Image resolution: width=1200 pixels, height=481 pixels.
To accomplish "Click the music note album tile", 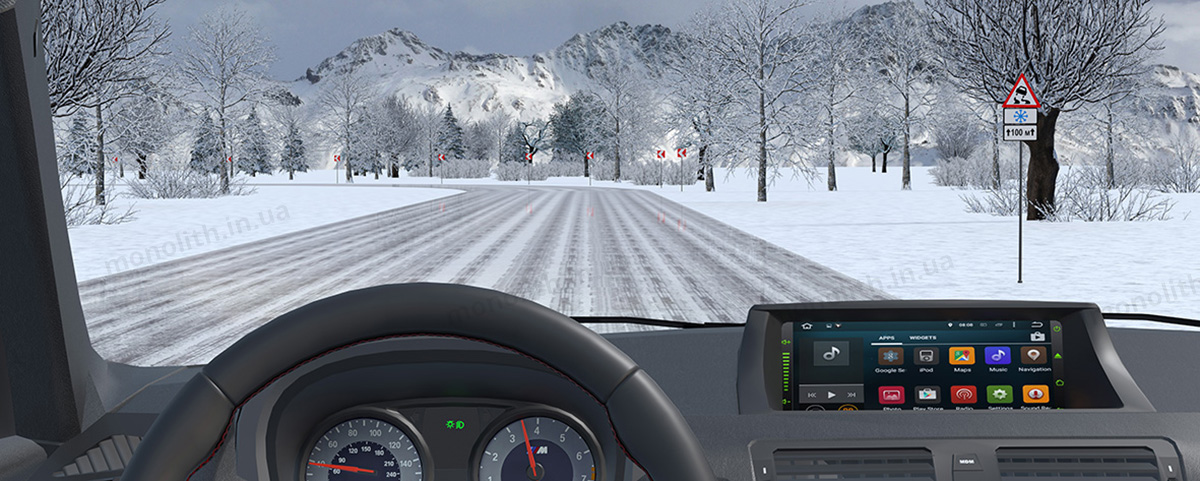I will click(830, 353).
